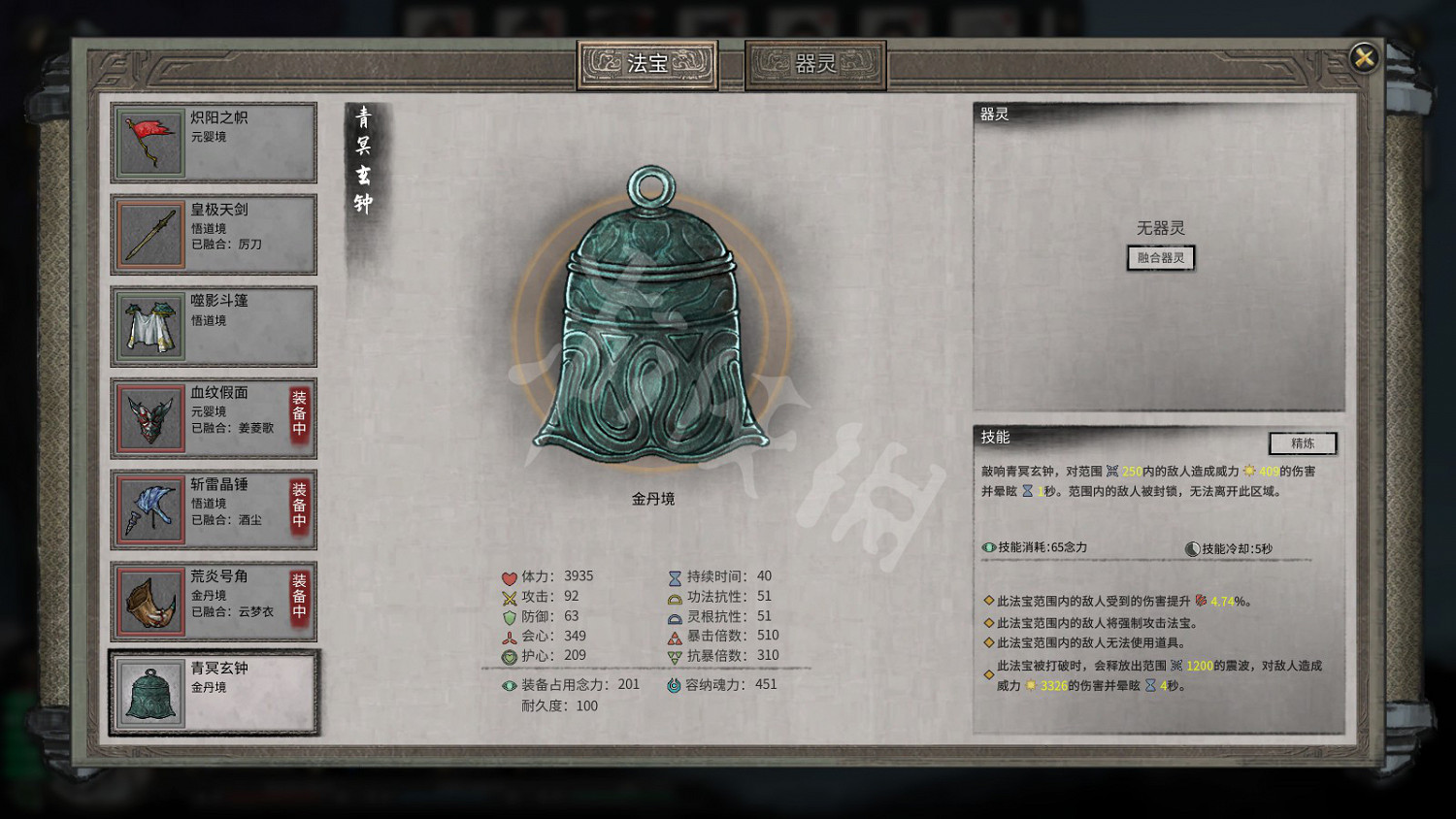Click the 装备占用念力 eye icon
The width and height of the screenshot is (1456, 819).
tap(509, 684)
